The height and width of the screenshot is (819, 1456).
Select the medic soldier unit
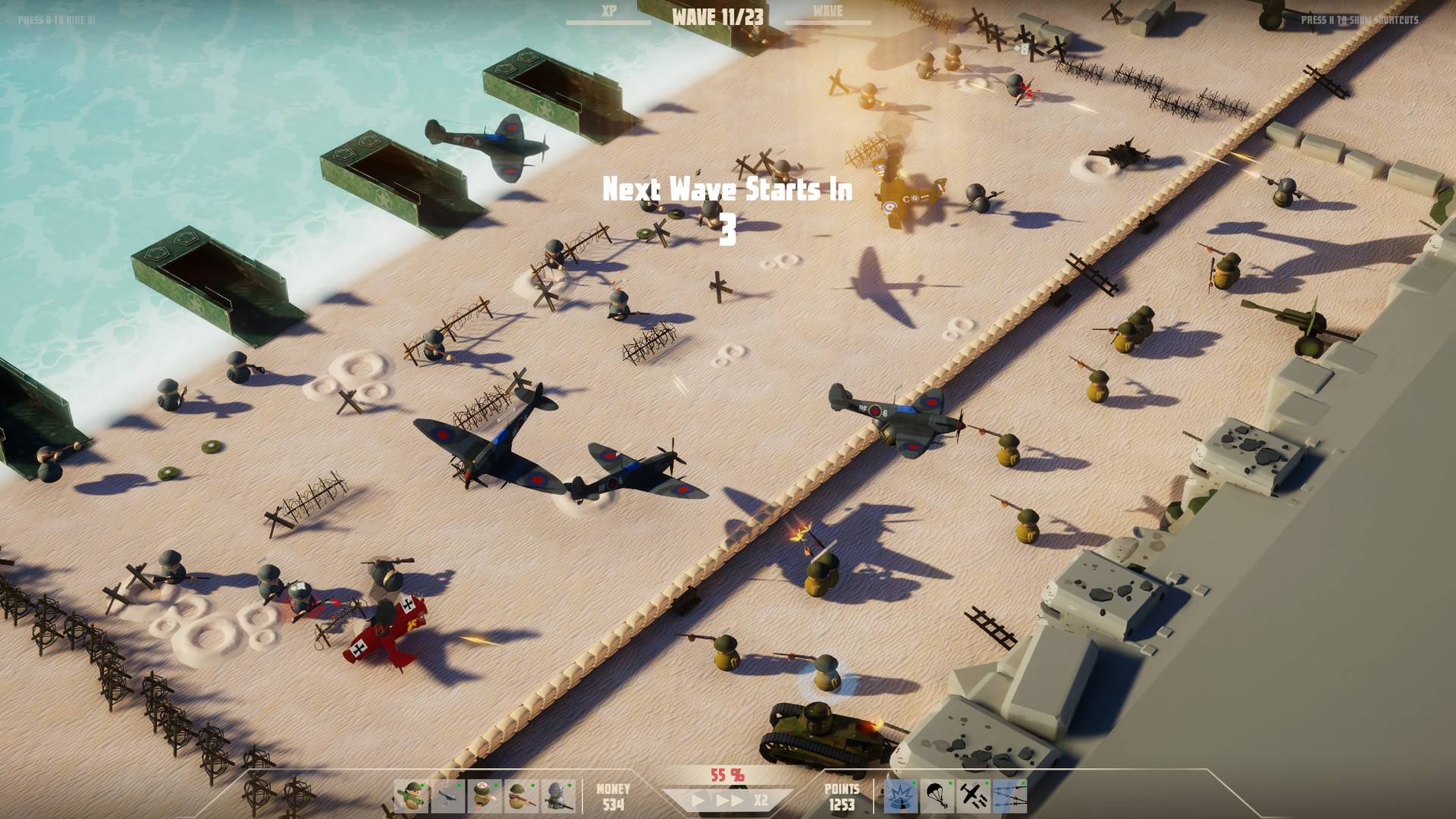(x=485, y=797)
